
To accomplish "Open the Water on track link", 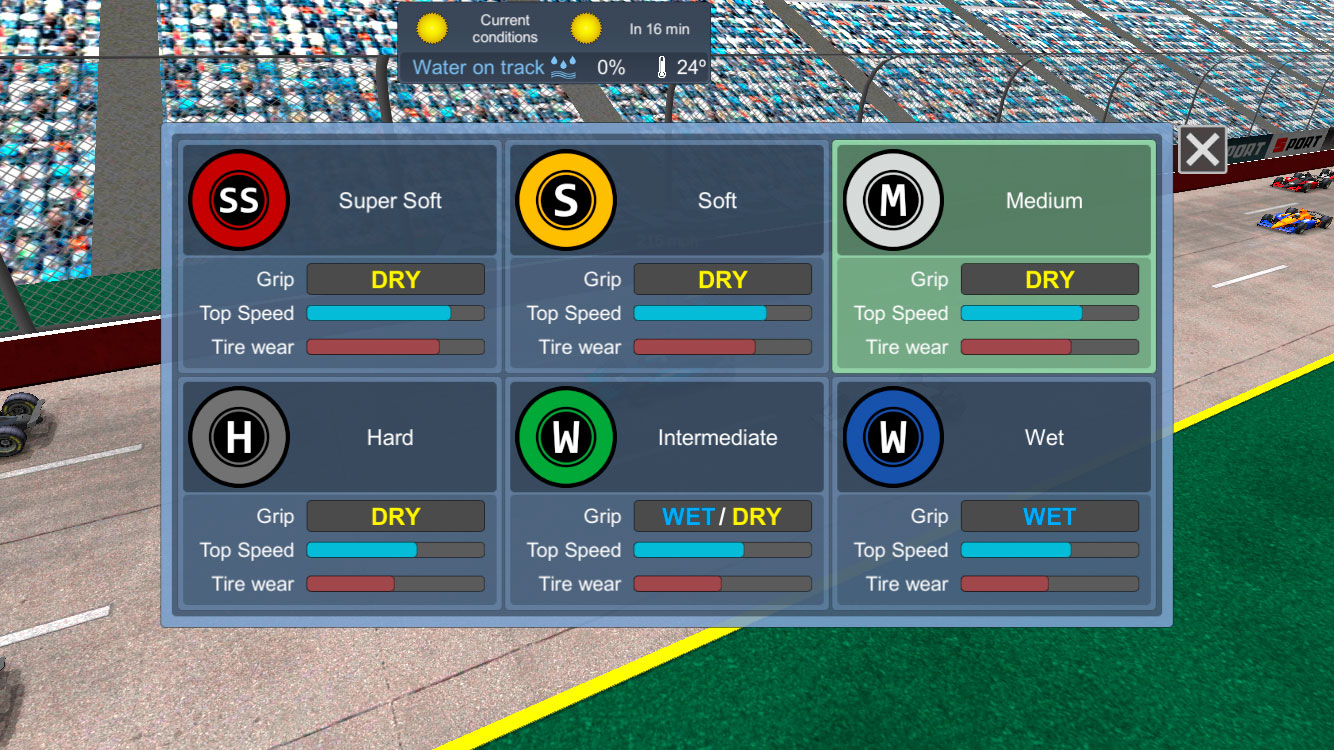I will tap(478, 67).
